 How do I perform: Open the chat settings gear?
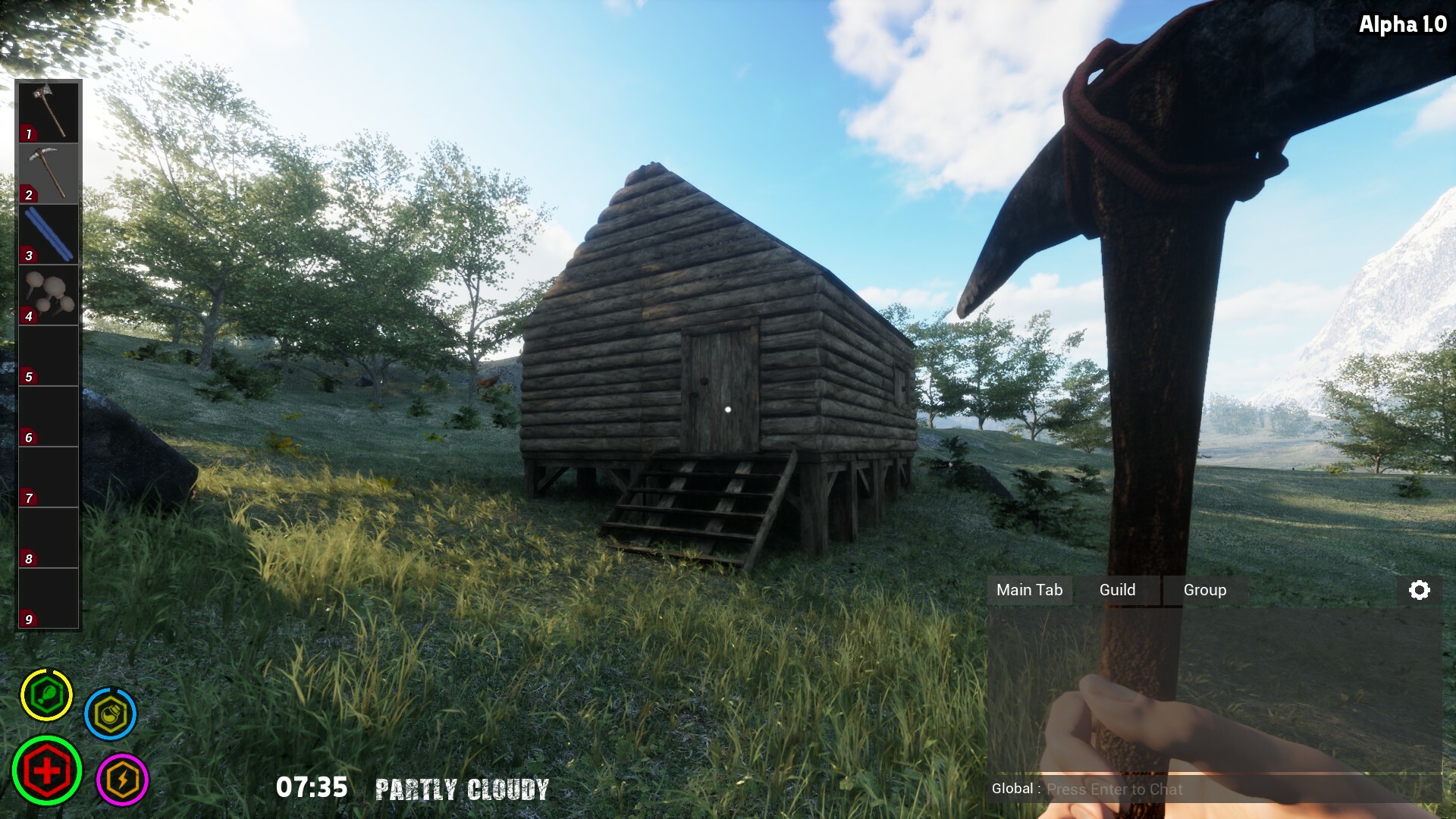tap(1420, 590)
